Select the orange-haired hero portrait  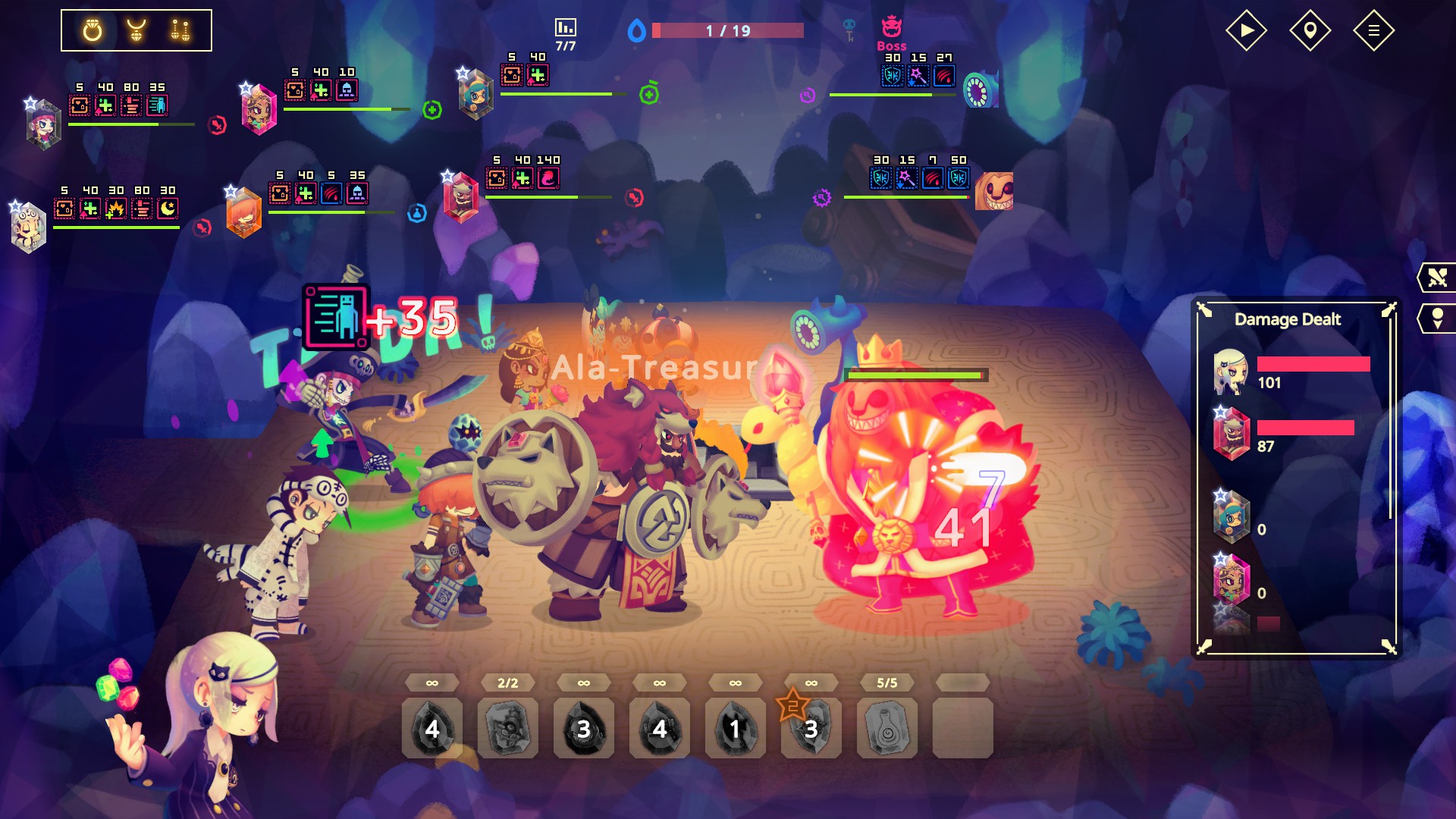[x=244, y=214]
